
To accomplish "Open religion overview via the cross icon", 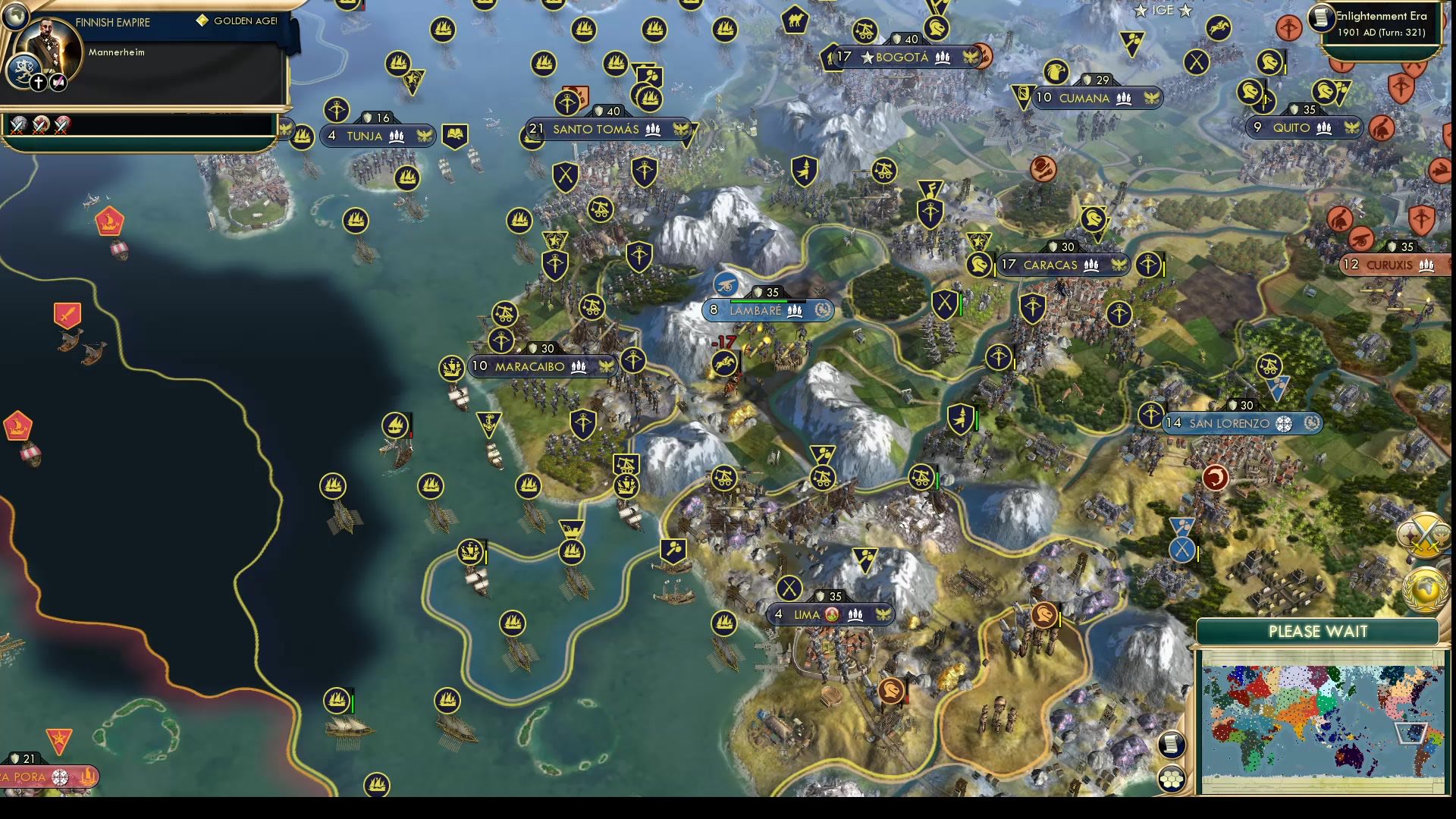I will tap(38, 82).
